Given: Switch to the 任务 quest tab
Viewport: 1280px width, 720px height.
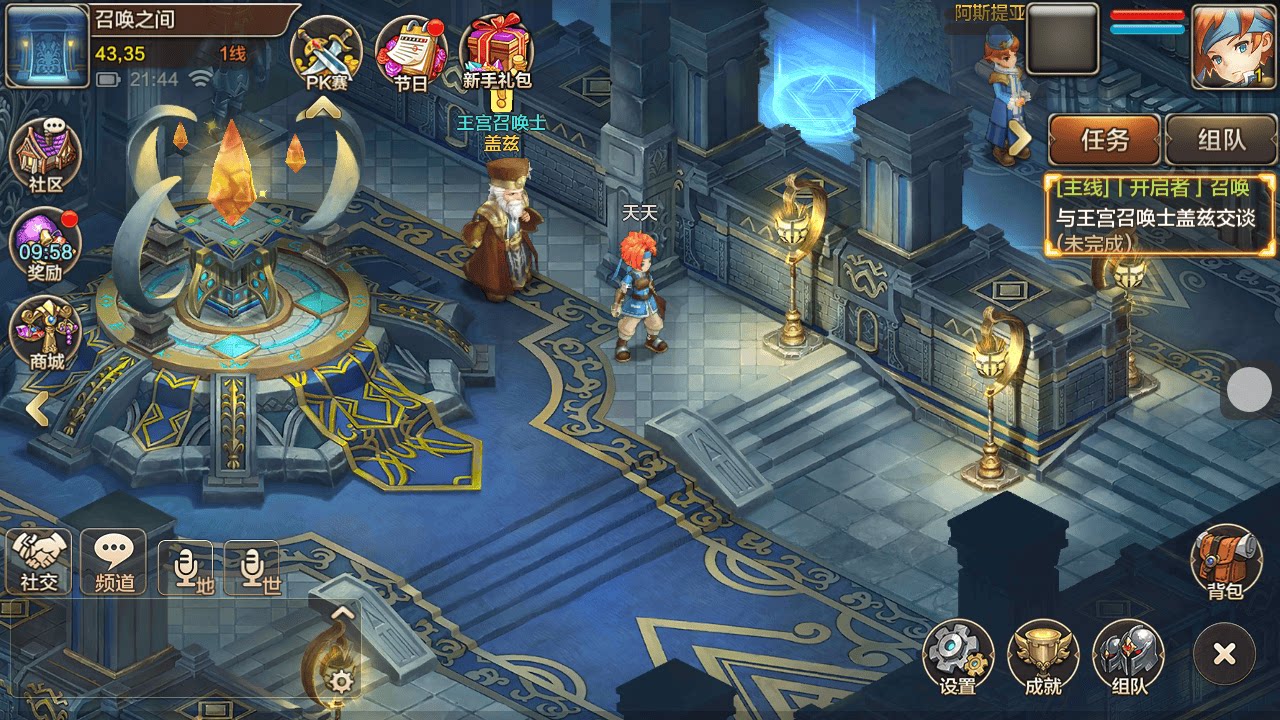Looking at the screenshot, I should tap(1103, 141).
